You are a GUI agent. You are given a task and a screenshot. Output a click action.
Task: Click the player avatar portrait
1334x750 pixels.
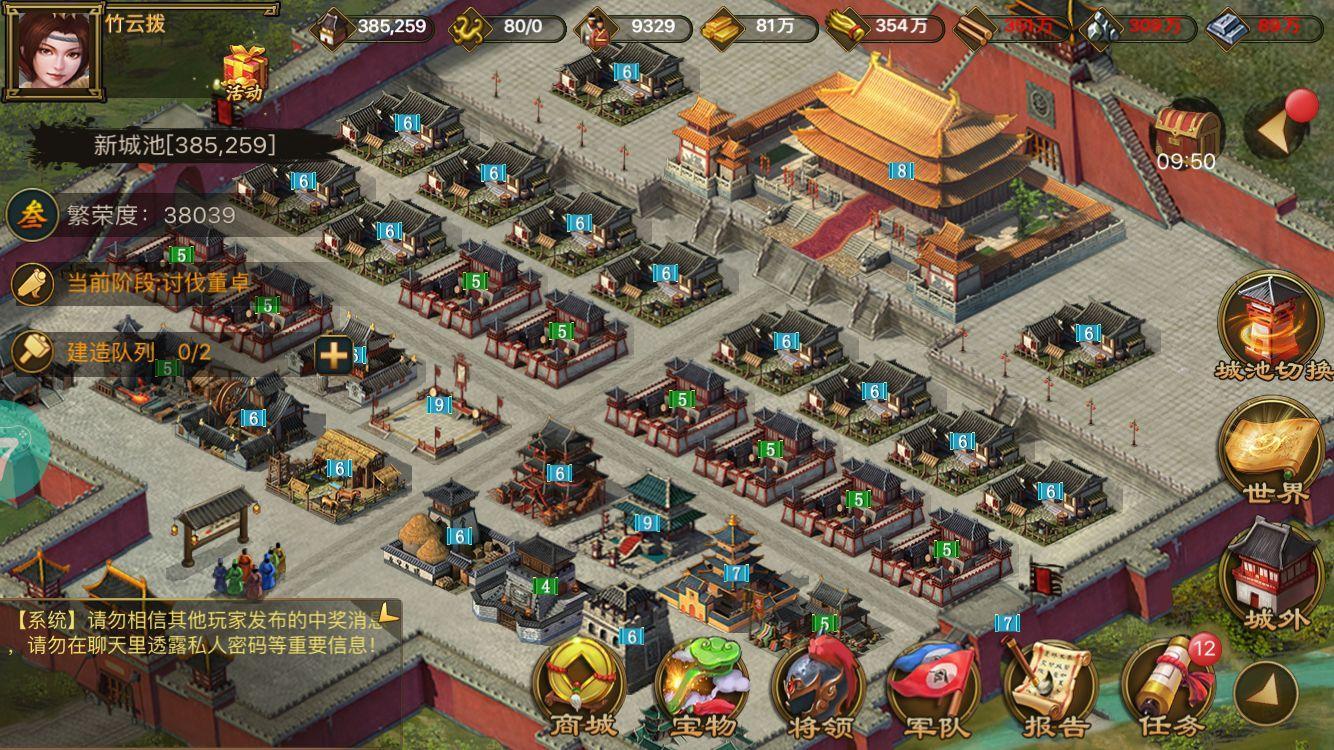click(52, 52)
